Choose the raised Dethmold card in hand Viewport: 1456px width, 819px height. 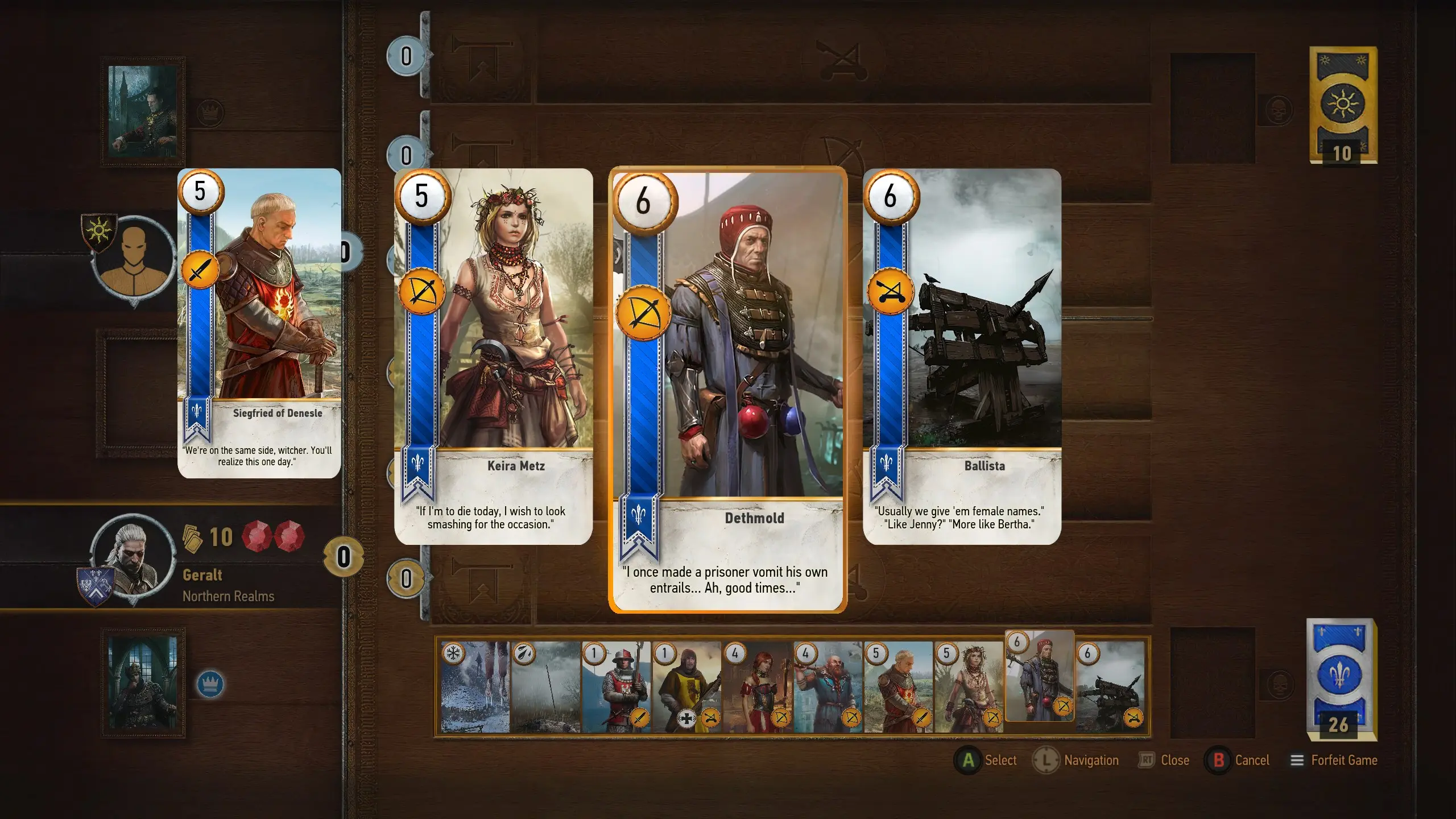pyautogui.click(x=1040, y=676)
